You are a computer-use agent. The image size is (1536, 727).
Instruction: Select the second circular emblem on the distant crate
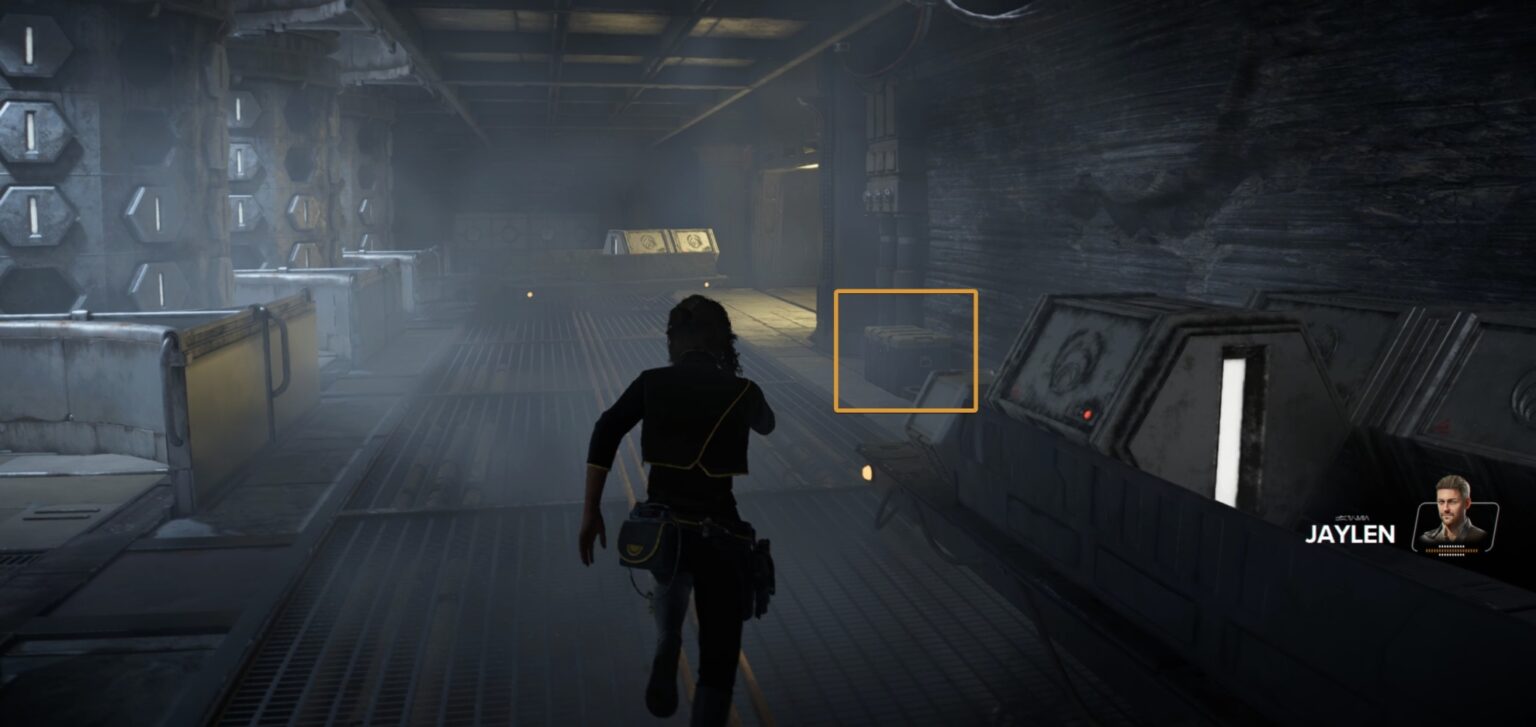[692, 240]
